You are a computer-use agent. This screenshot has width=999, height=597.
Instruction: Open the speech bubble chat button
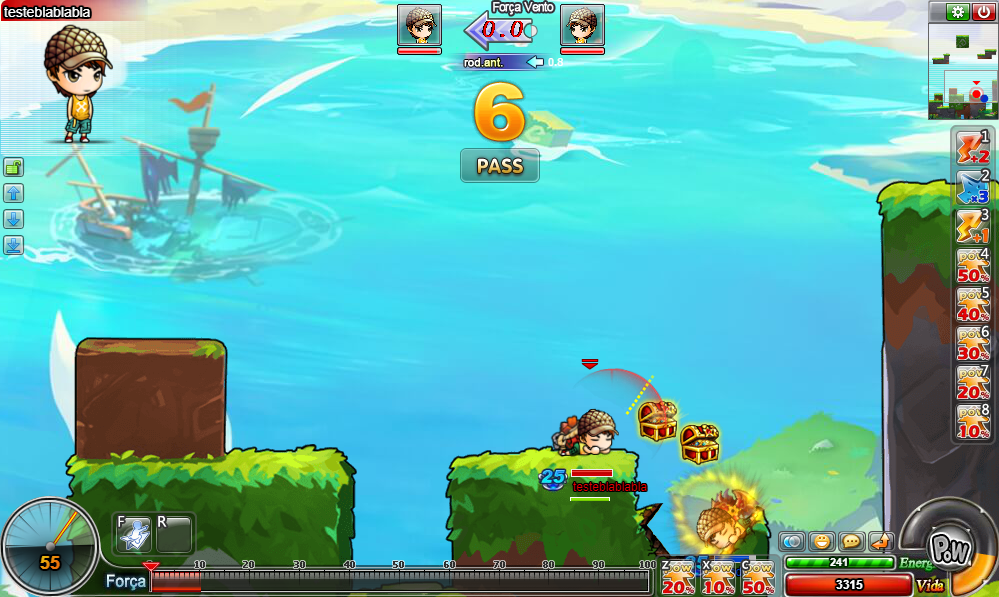(x=851, y=541)
